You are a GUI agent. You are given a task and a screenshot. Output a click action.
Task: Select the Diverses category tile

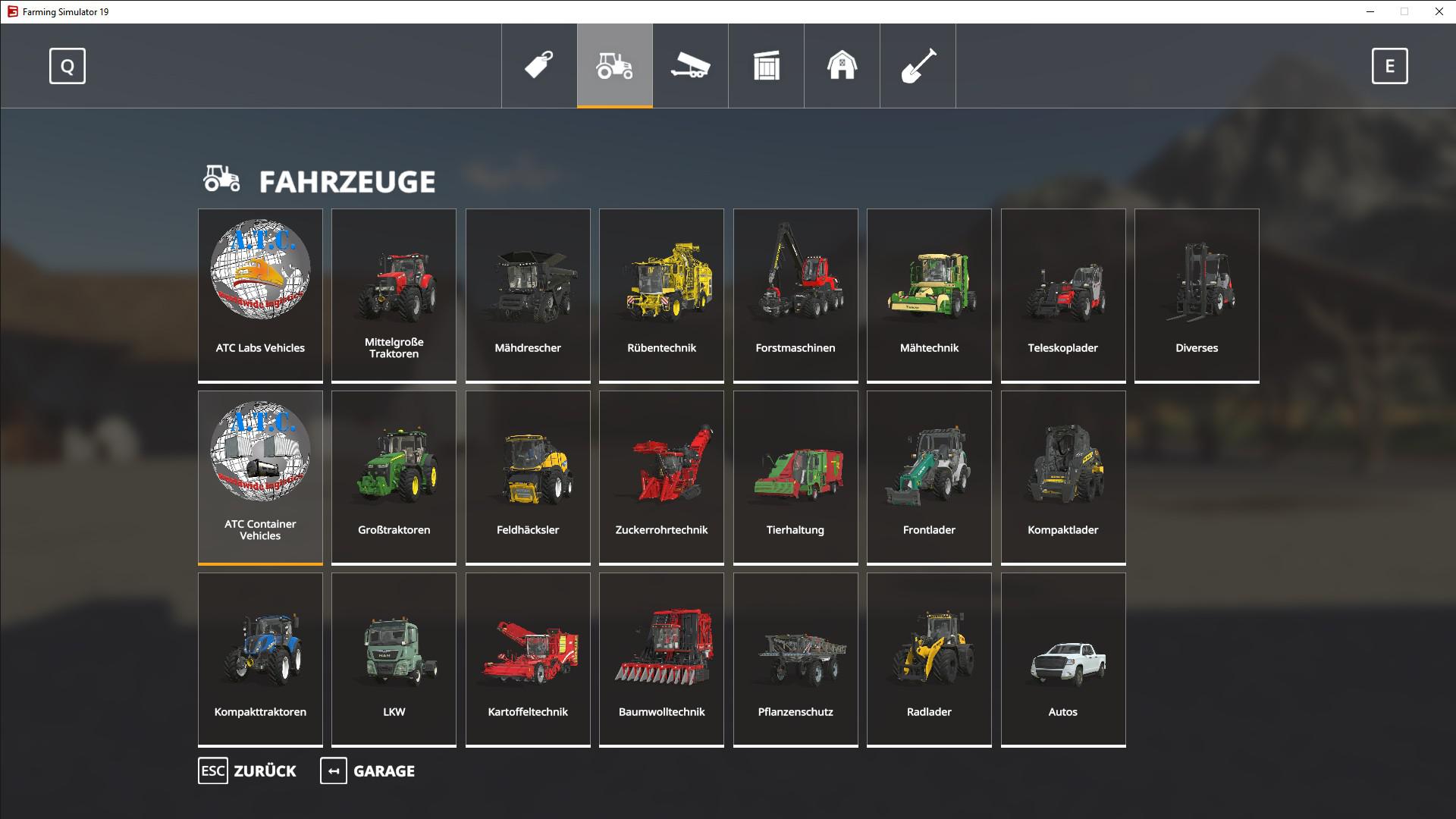coord(1197,295)
